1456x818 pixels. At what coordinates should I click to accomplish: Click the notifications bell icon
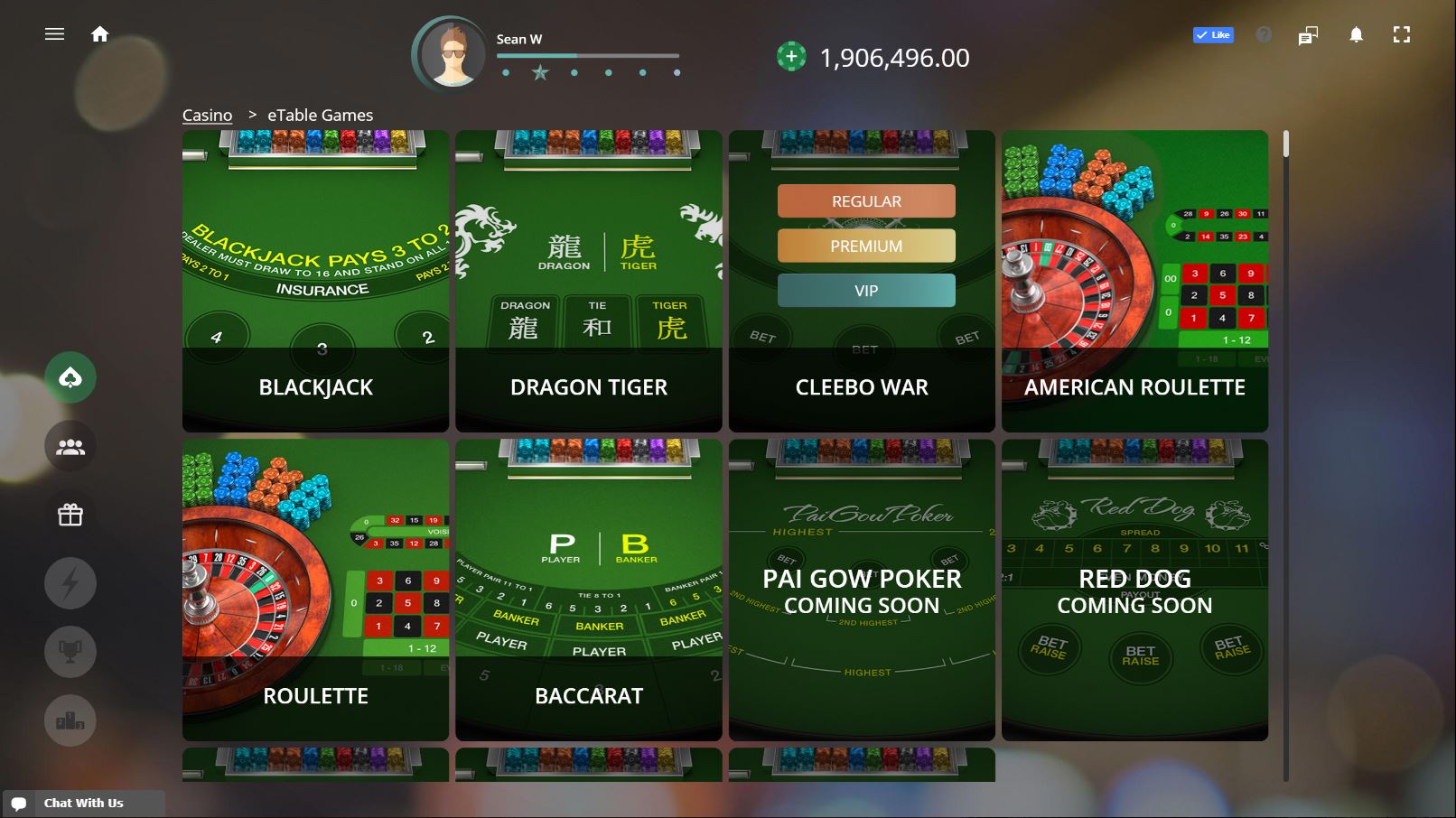point(1356,33)
